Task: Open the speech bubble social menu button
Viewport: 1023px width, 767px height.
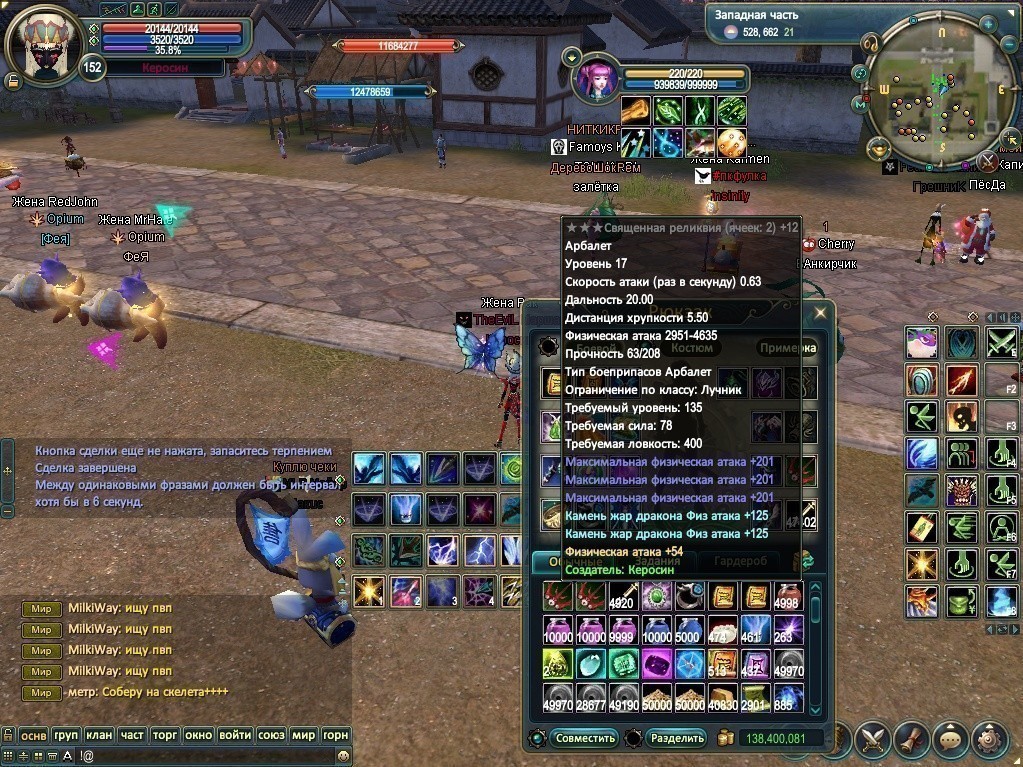Action: pyautogui.click(x=950, y=739)
